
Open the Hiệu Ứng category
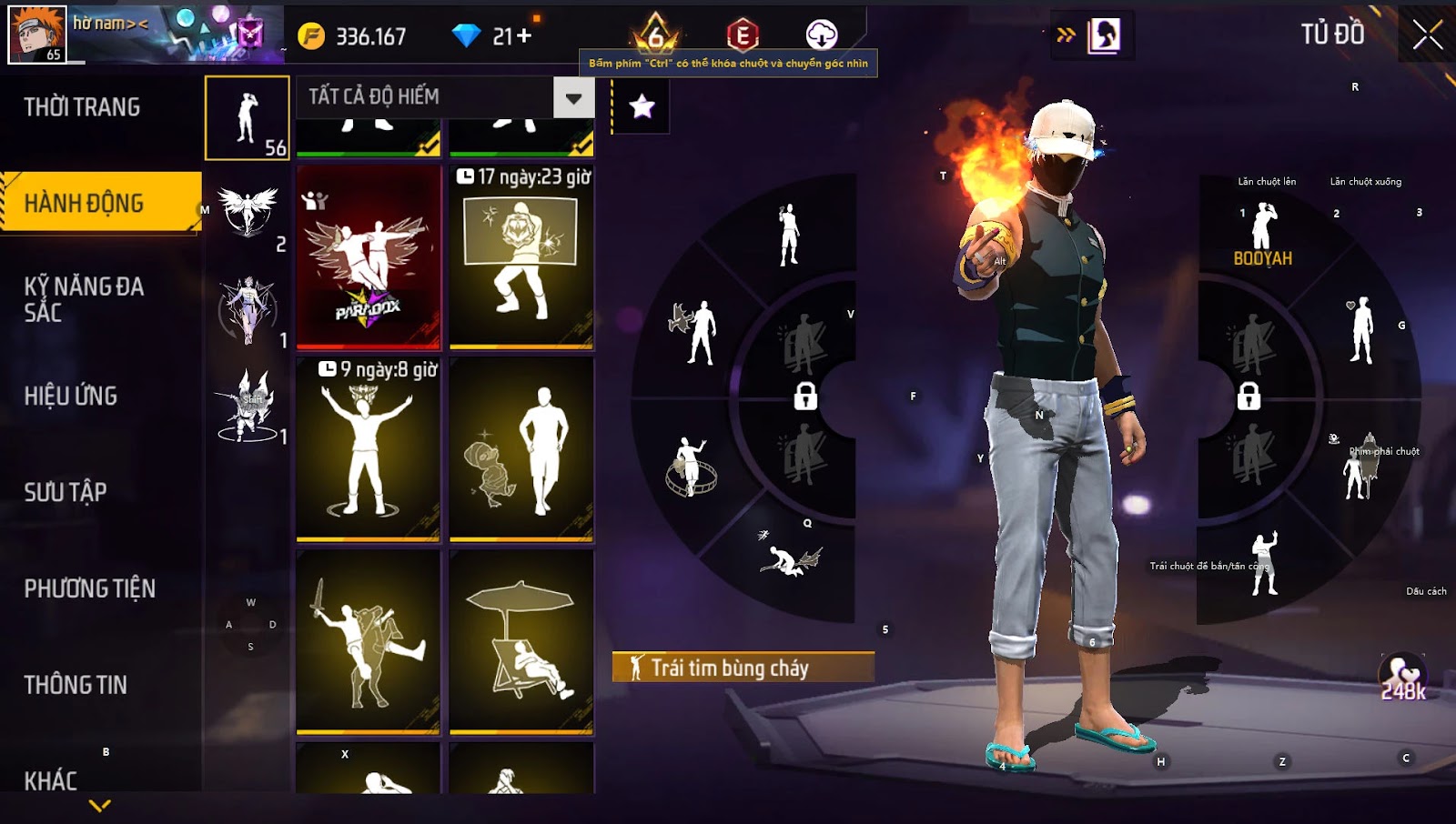(x=71, y=396)
